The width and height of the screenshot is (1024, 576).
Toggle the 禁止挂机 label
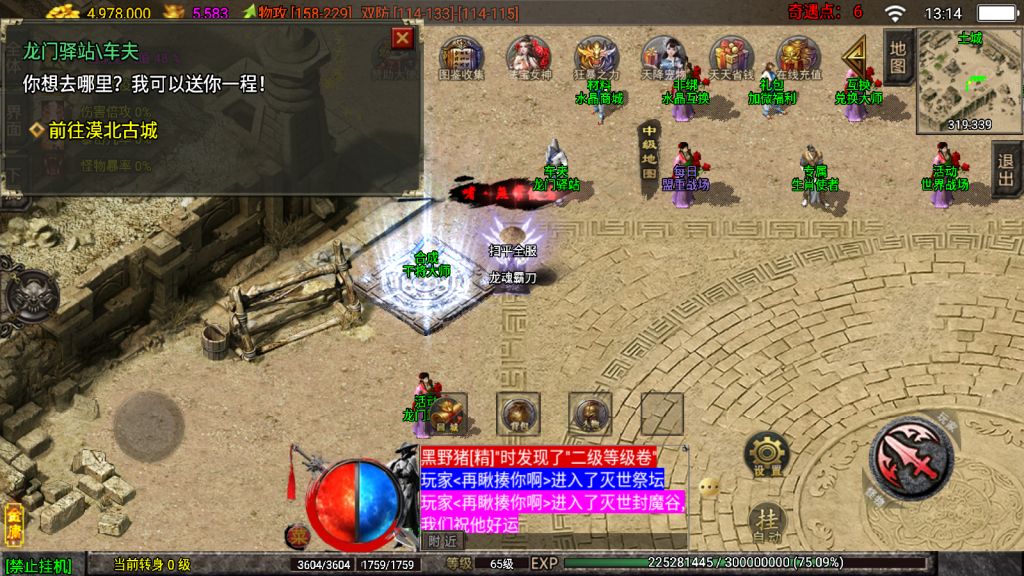click(x=38, y=566)
